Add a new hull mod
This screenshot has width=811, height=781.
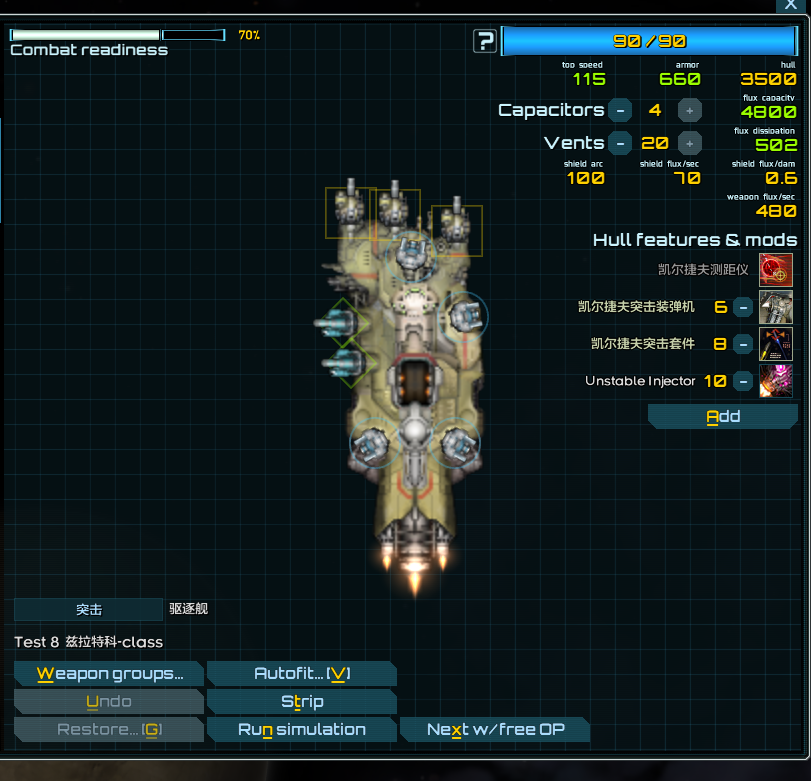click(x=722, y=417)
